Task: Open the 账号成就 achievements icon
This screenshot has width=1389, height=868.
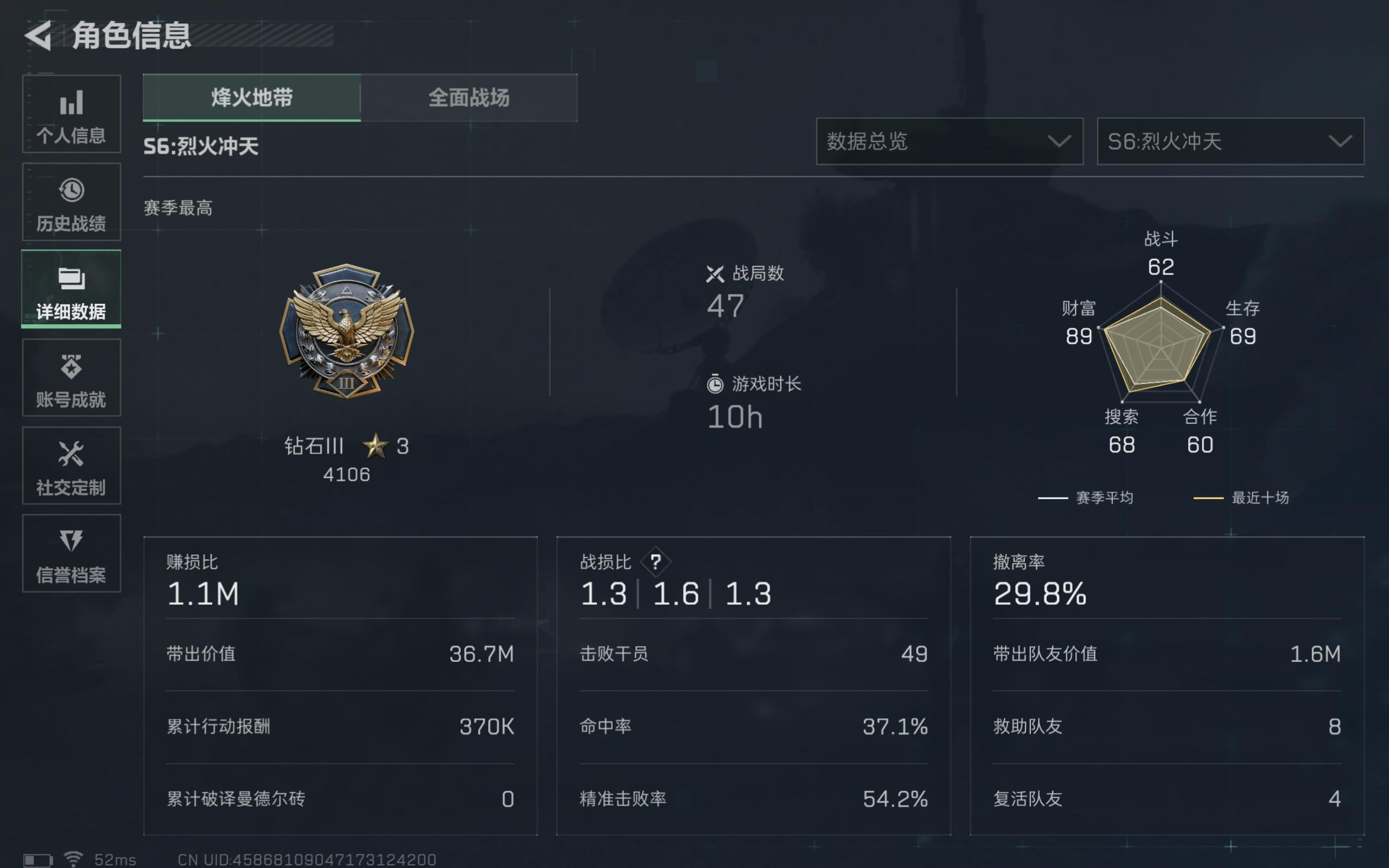Action: pos(71,379)
